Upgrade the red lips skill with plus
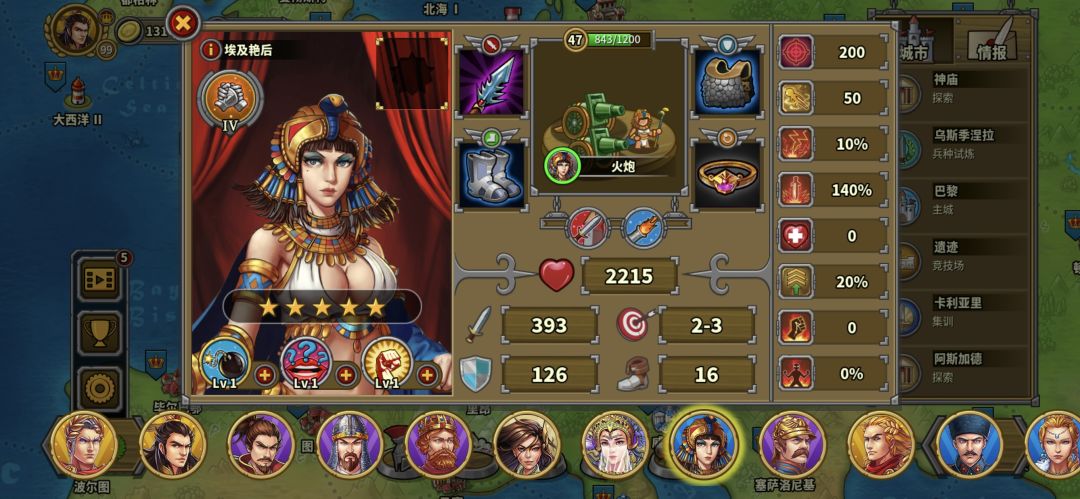1080x499 pixels. tap(346, 375)
